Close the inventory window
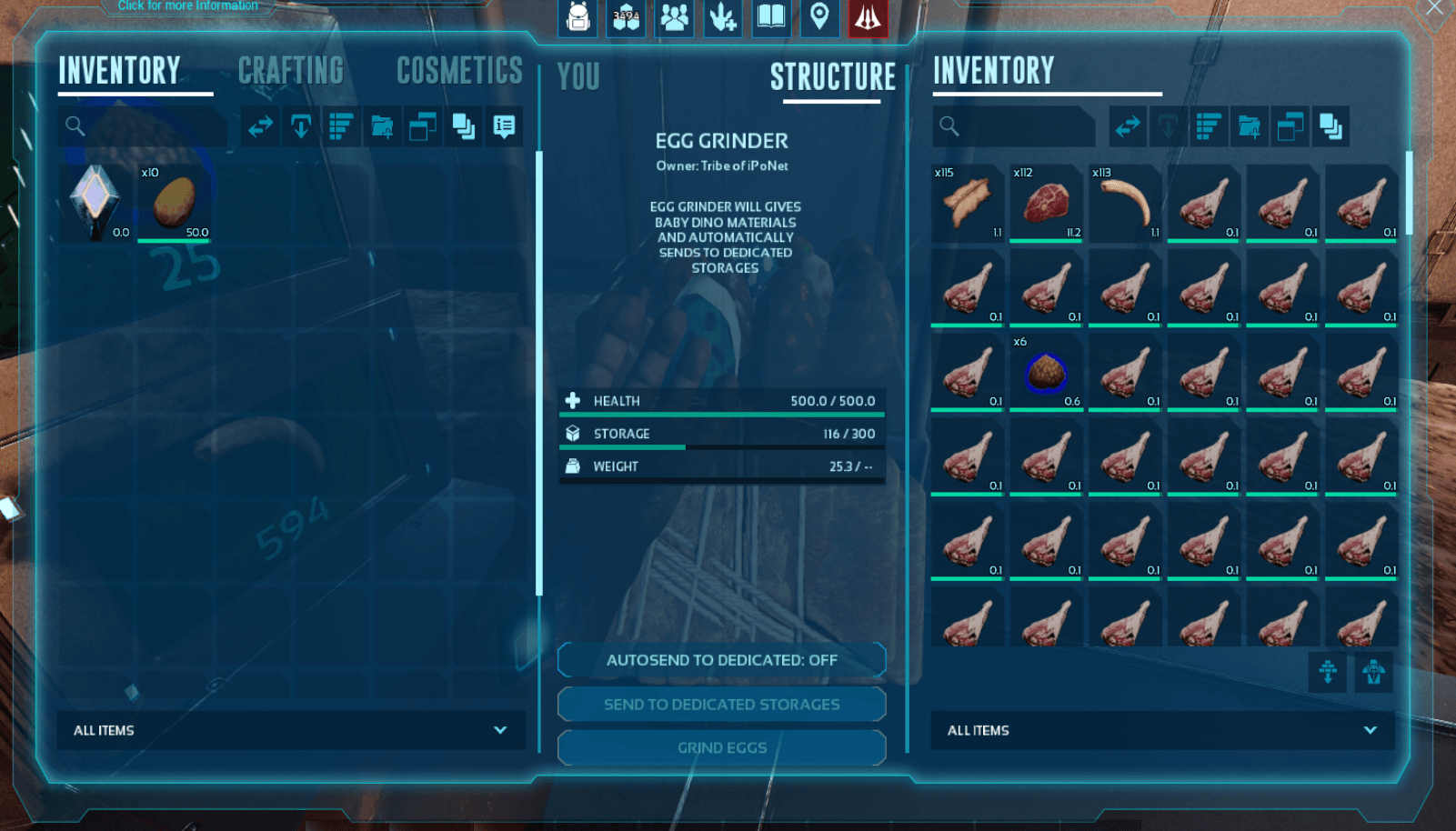The width and height of the screenshot is (1456, 831). tap(1434, 8)
